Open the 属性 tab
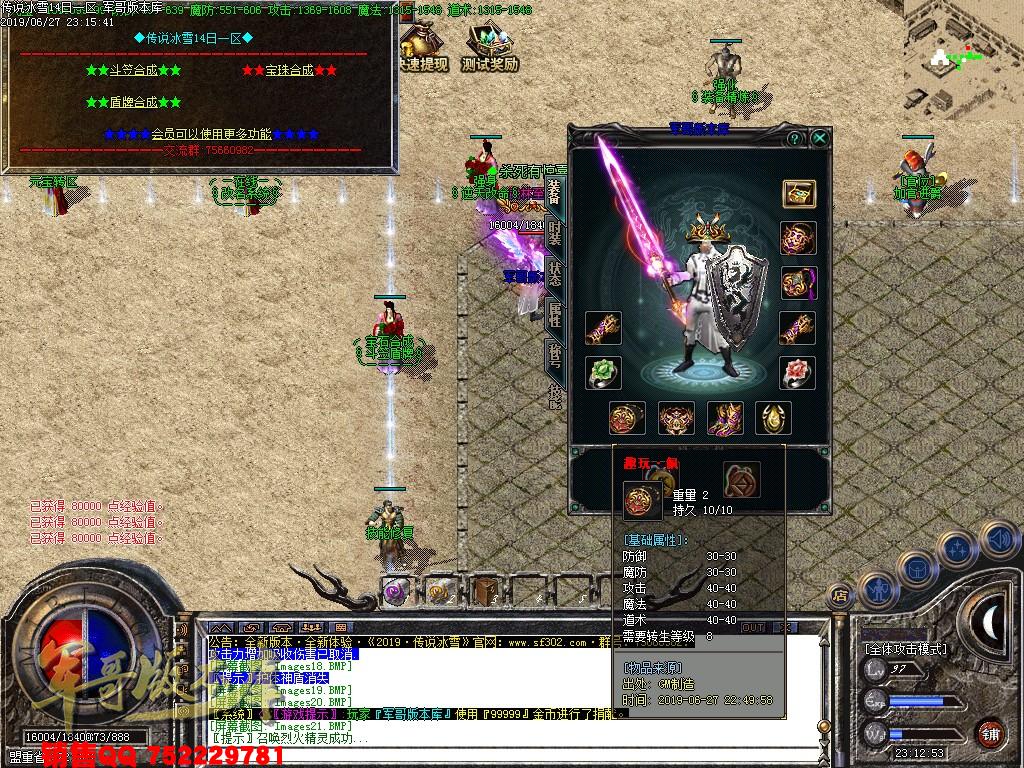This screenshot has width=1024, height=768. coord(556,316)
